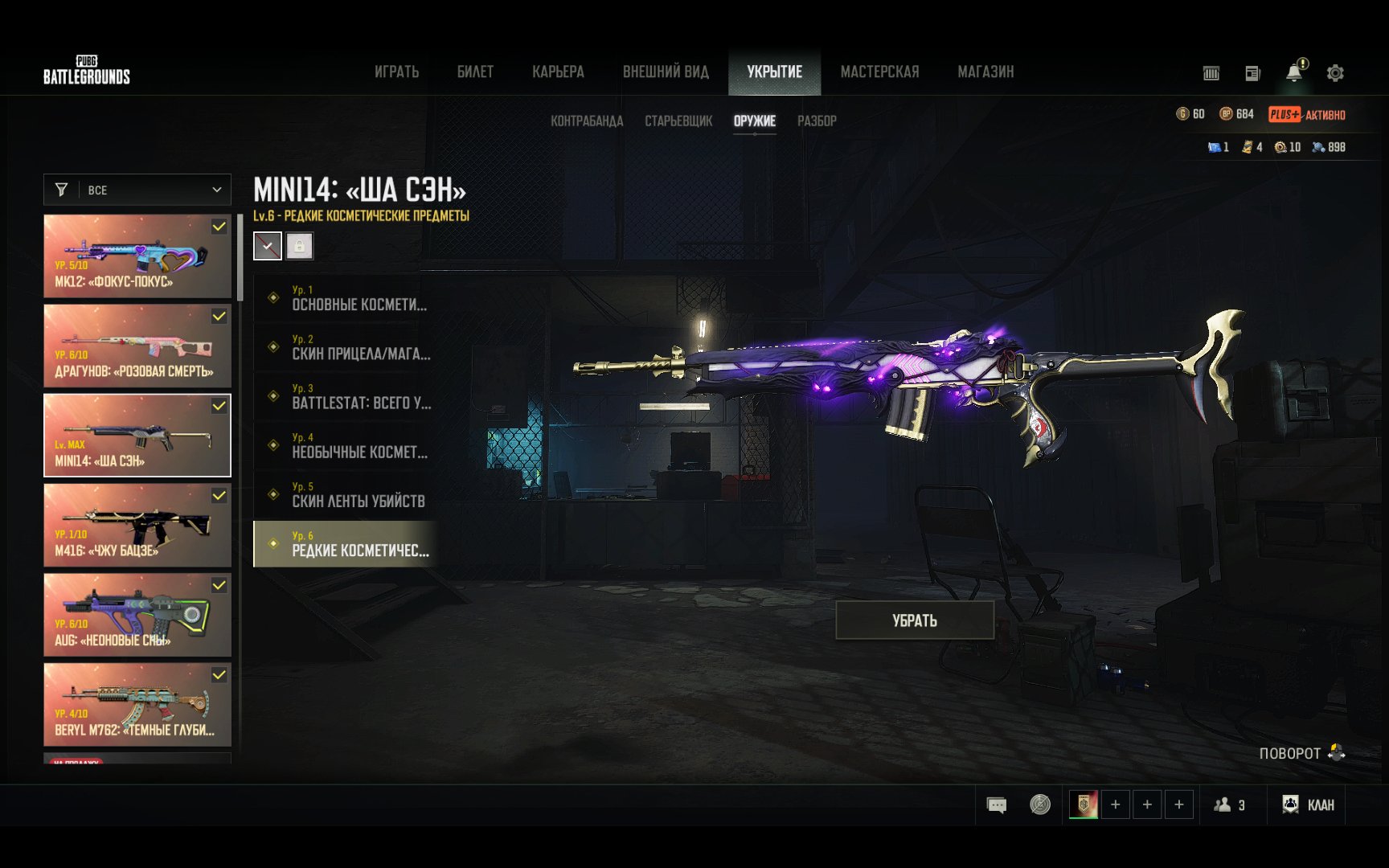
Task: Pick the AUG «Неоновые сны» skin
Action: point(137,615)
